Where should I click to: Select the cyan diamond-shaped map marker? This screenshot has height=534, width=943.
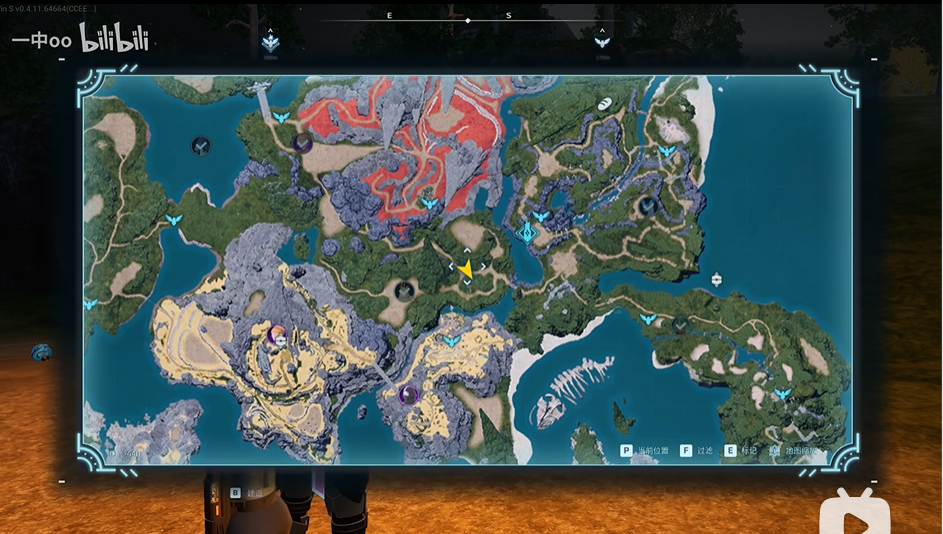point(528,233)
